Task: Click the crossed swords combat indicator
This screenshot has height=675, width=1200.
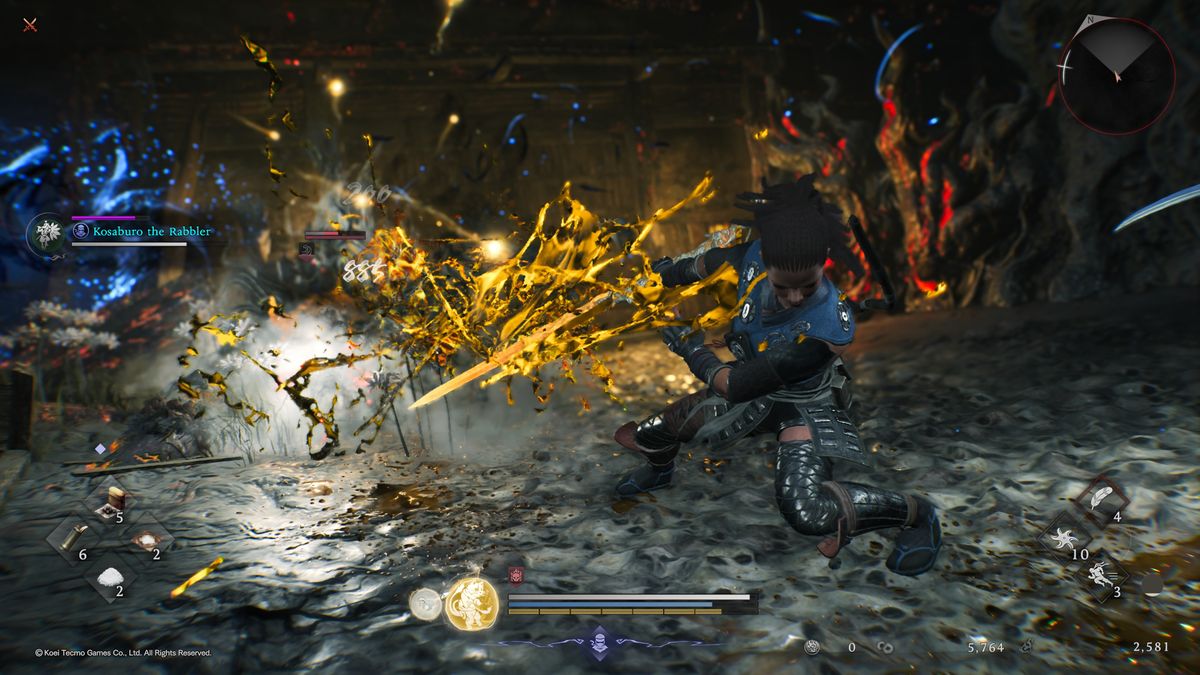Action: (x=30, y=24)
